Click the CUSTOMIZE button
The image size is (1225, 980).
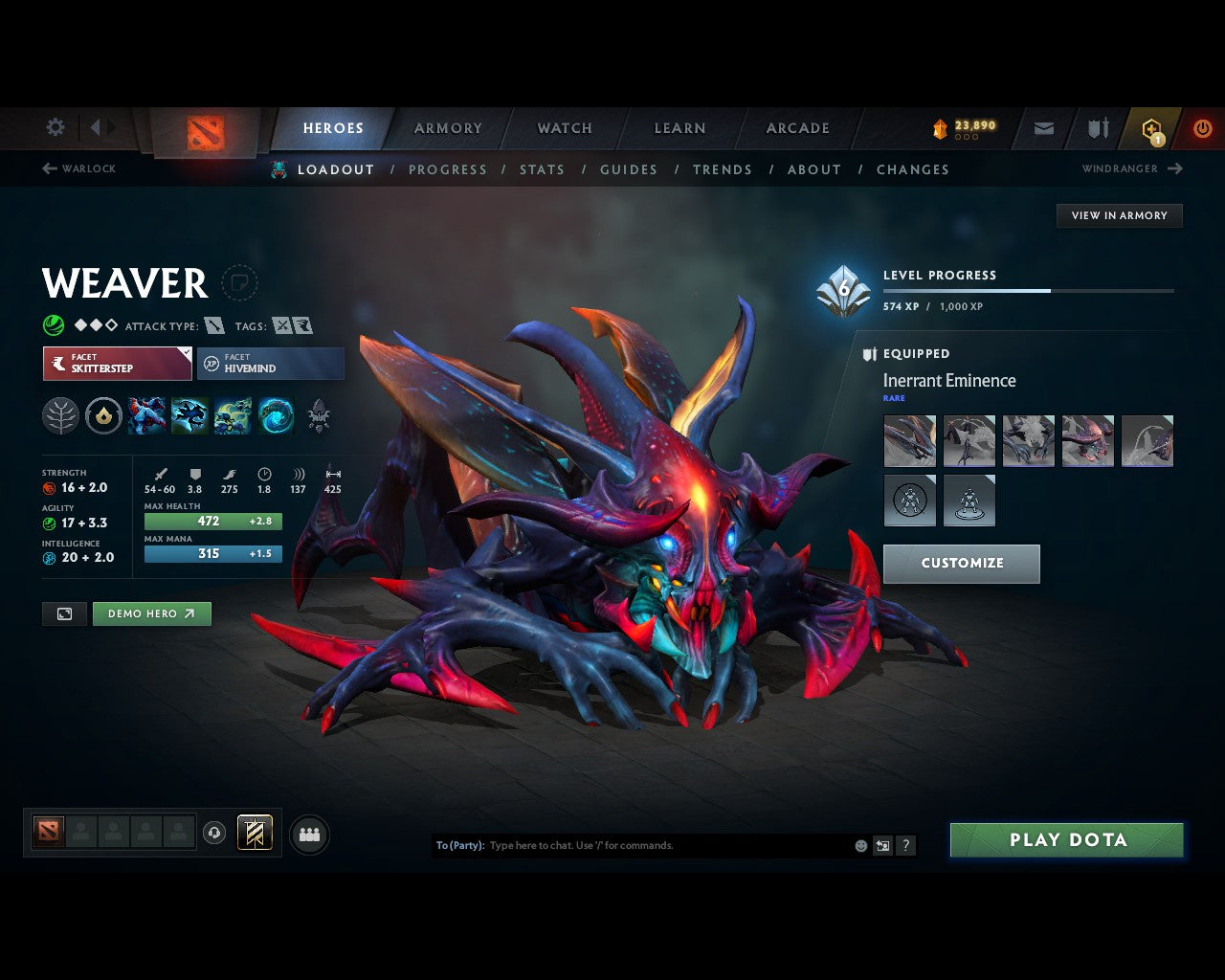(x=961, y=564)
